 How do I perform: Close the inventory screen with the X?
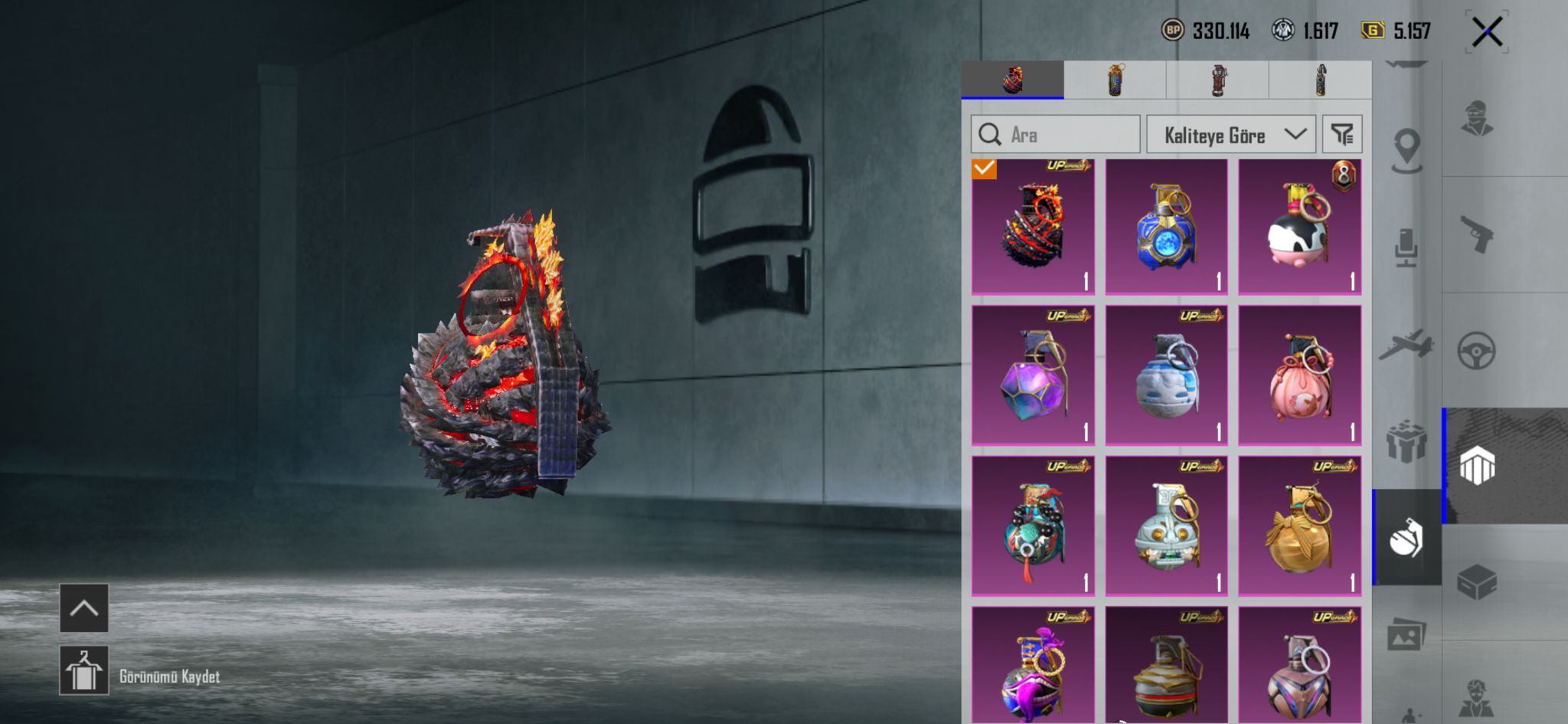[1486, 32]
